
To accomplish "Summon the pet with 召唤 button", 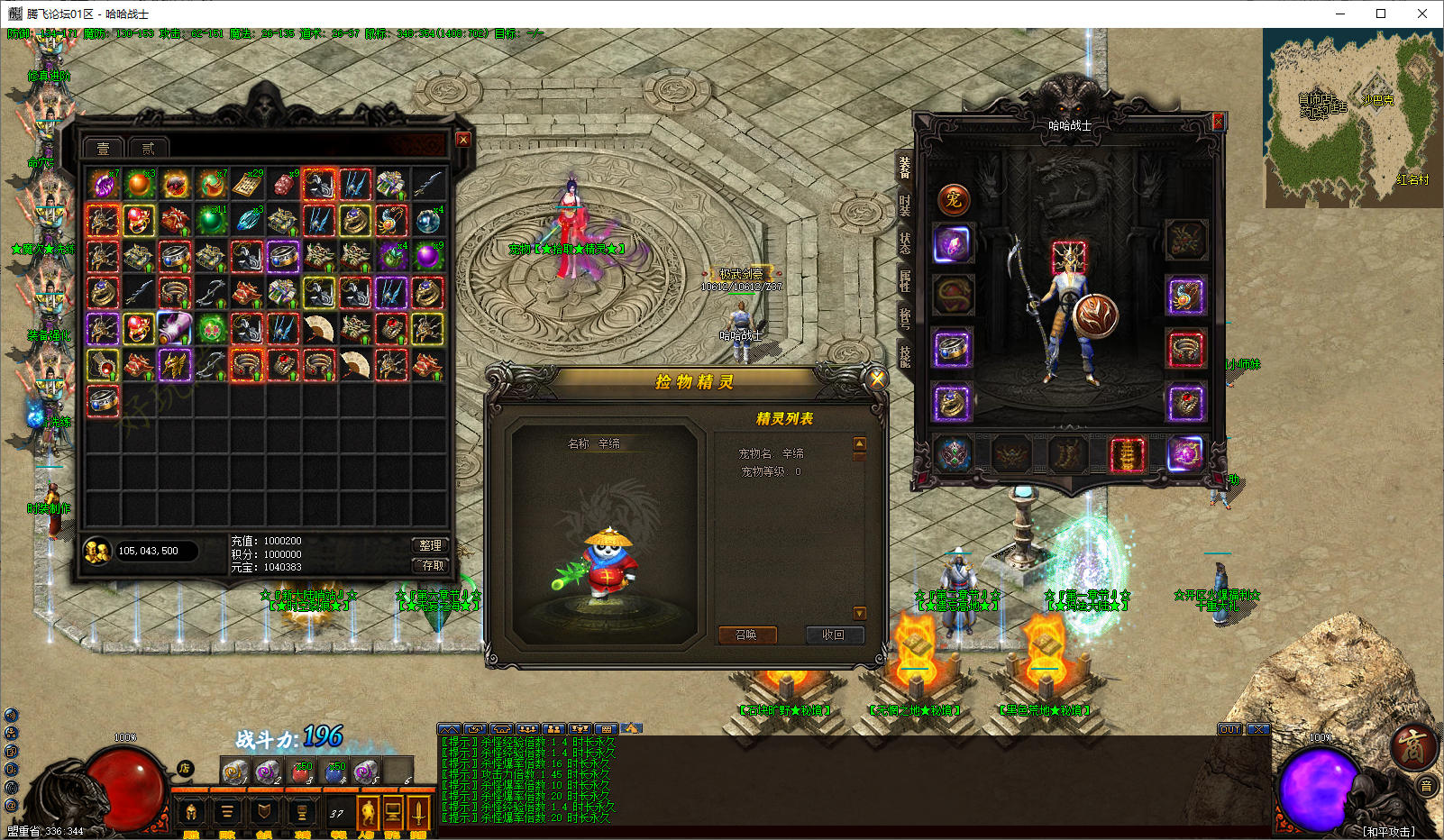I will (x=746, y=635).
